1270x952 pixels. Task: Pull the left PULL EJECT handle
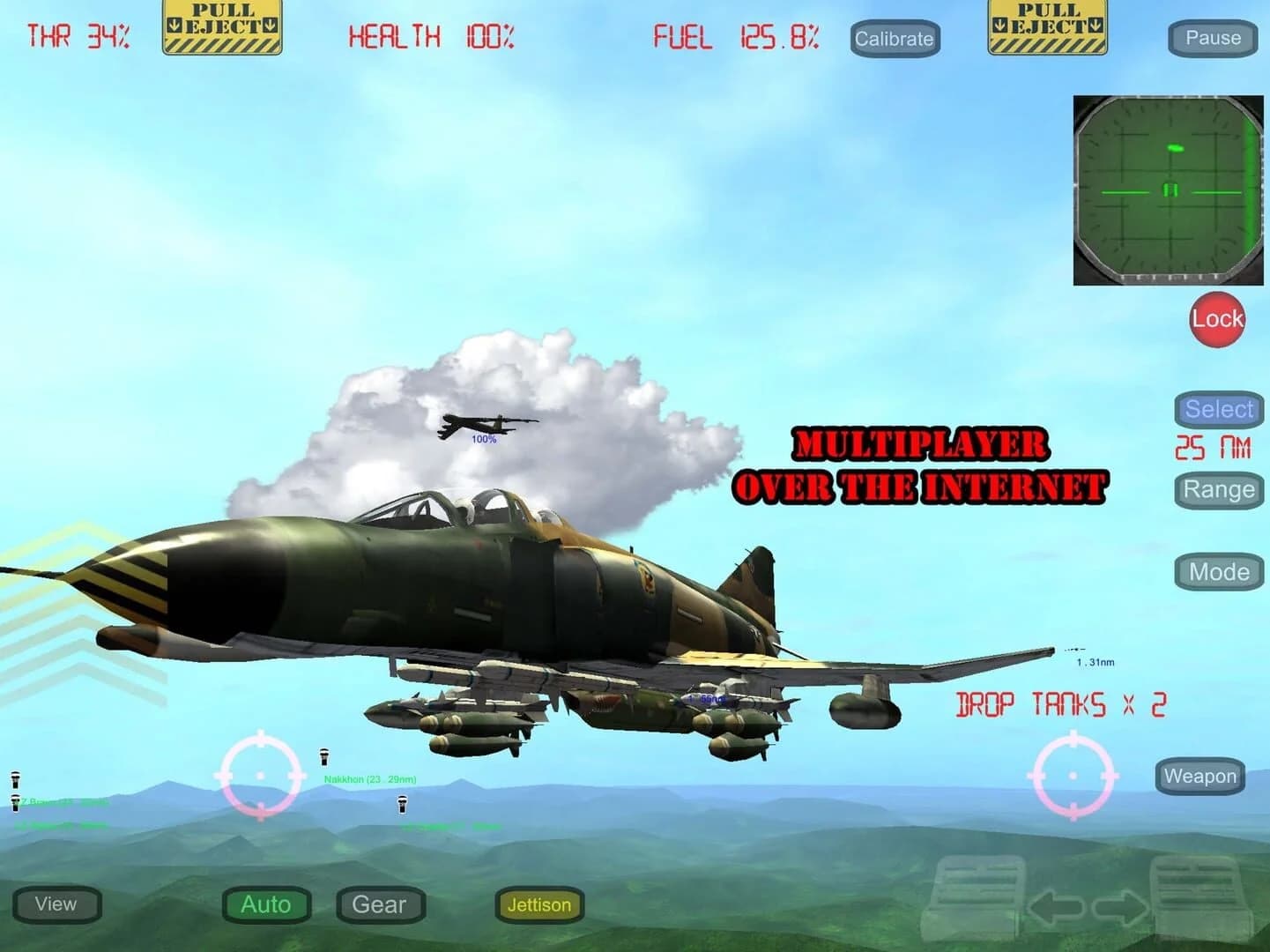point(221,26)
